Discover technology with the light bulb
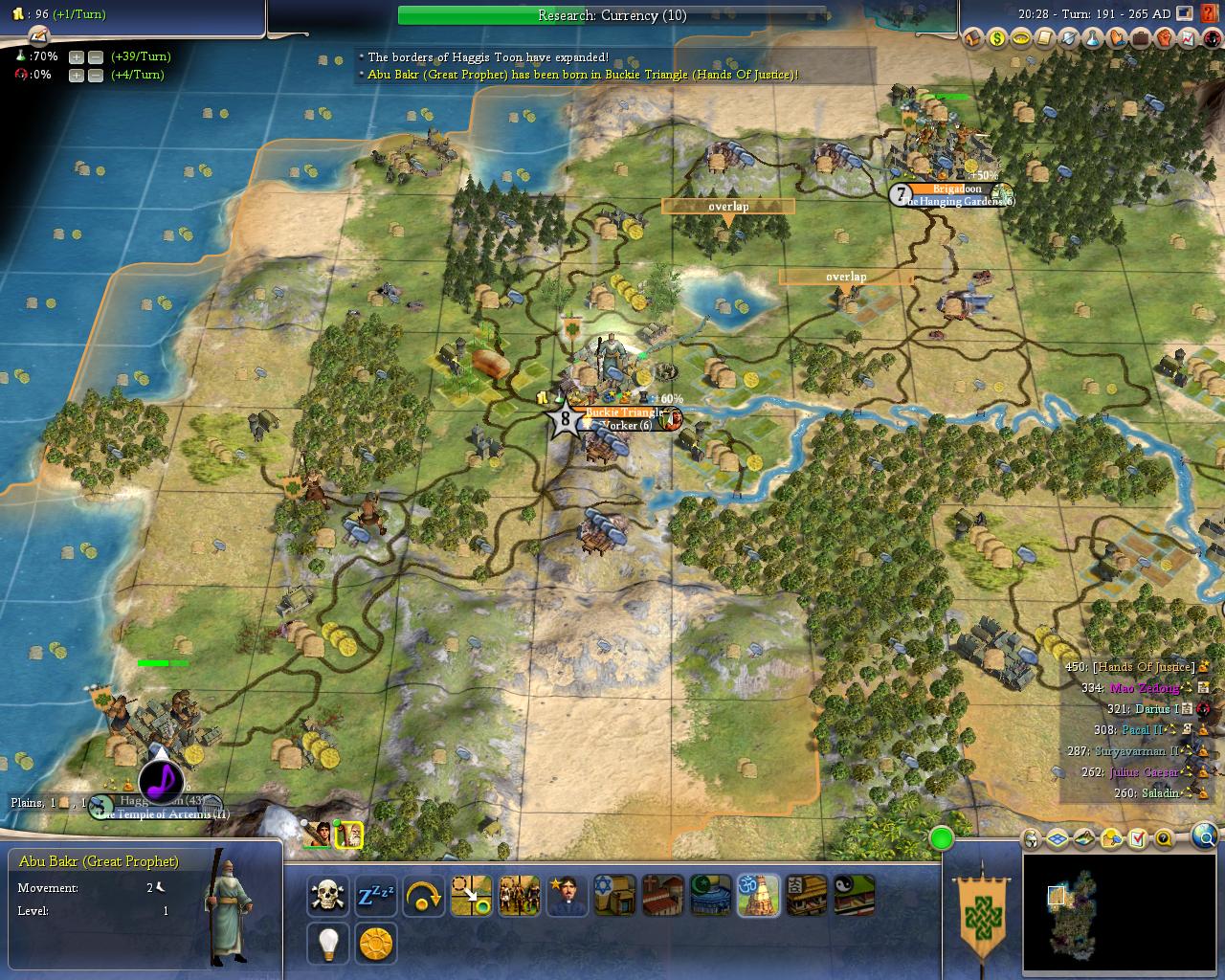This screenshot has height=980, width=1225. point(328,944)
